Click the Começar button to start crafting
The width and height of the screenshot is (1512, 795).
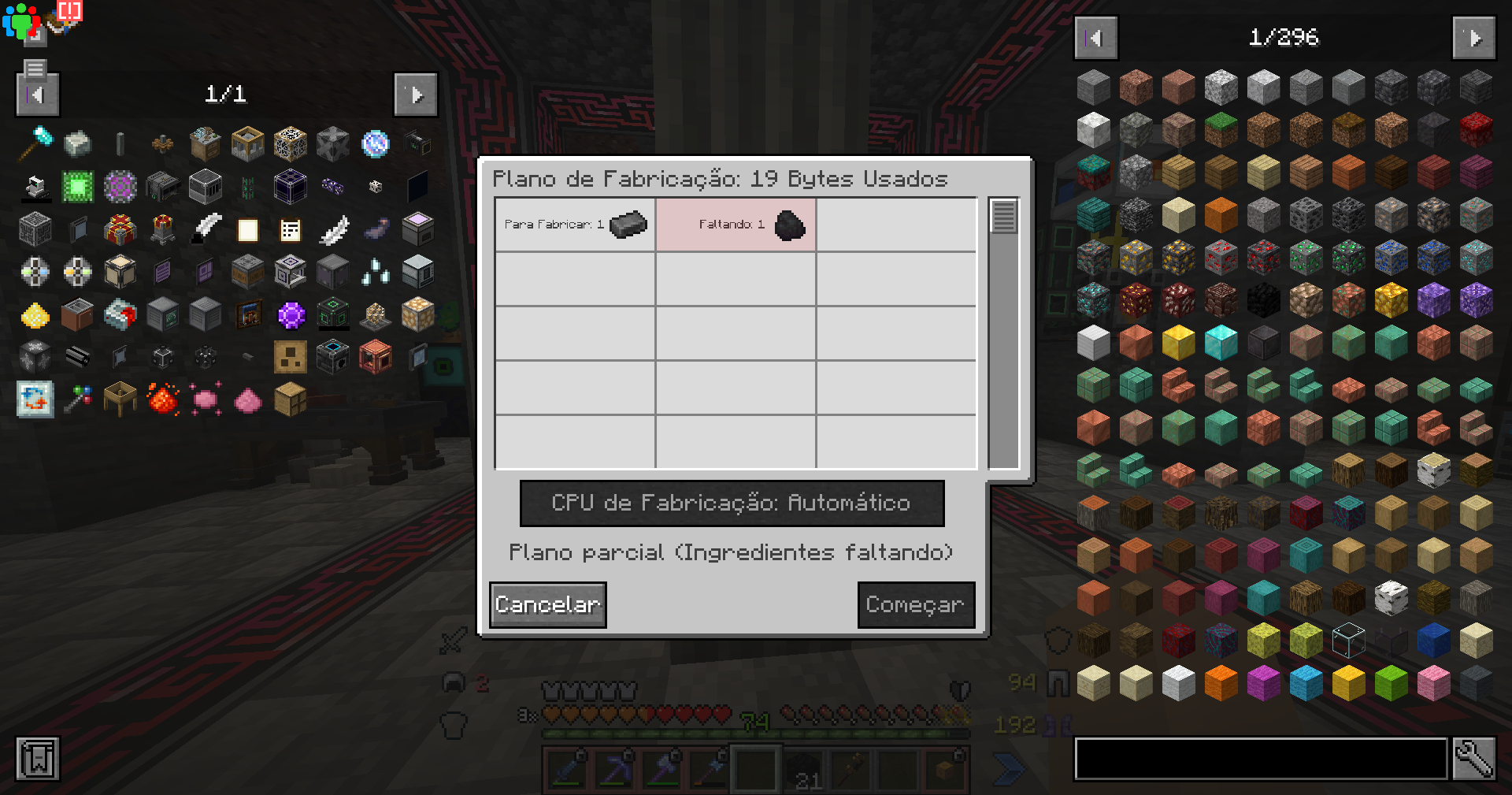916,604
